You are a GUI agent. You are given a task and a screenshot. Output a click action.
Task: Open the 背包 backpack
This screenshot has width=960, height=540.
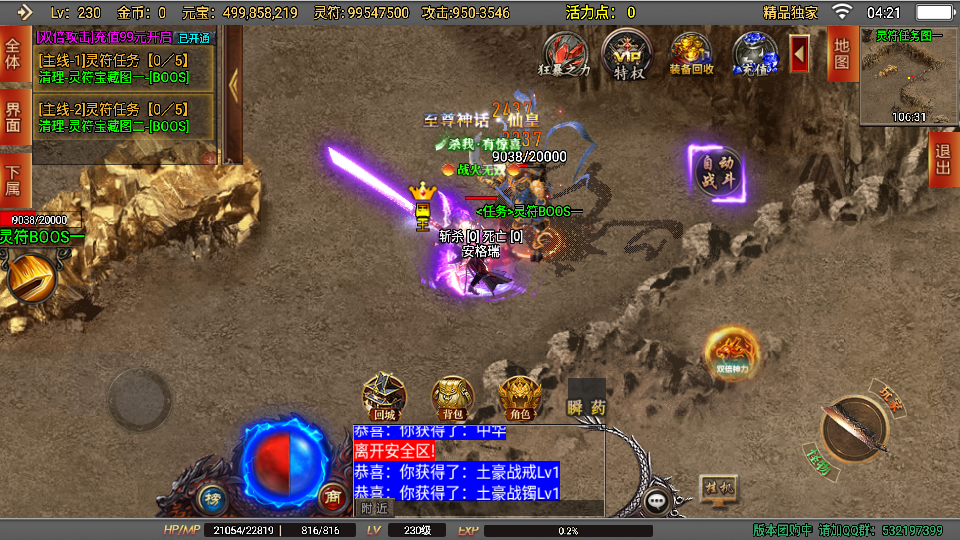click(451, 398)
